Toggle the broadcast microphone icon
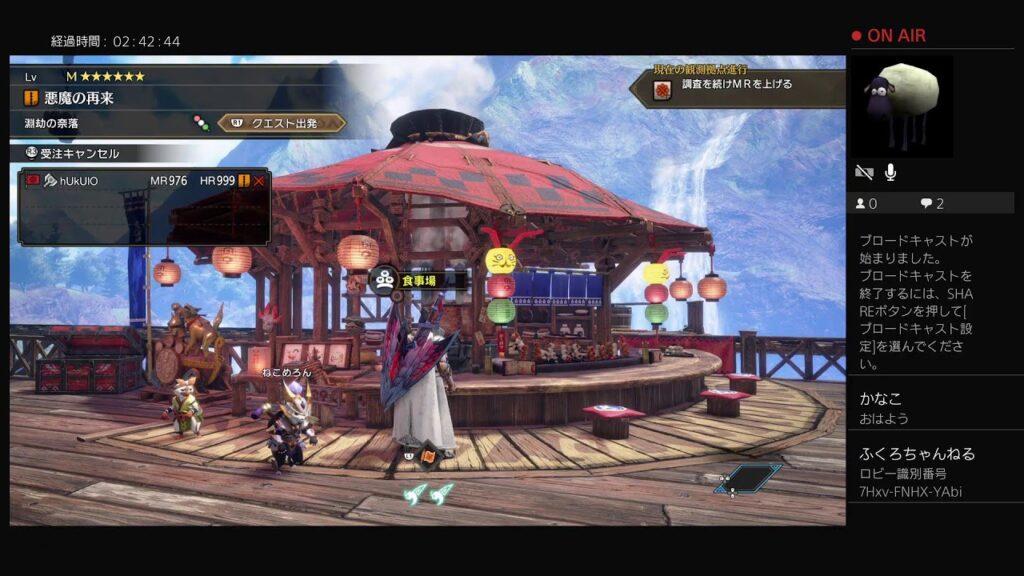 [x=891, y=173]
